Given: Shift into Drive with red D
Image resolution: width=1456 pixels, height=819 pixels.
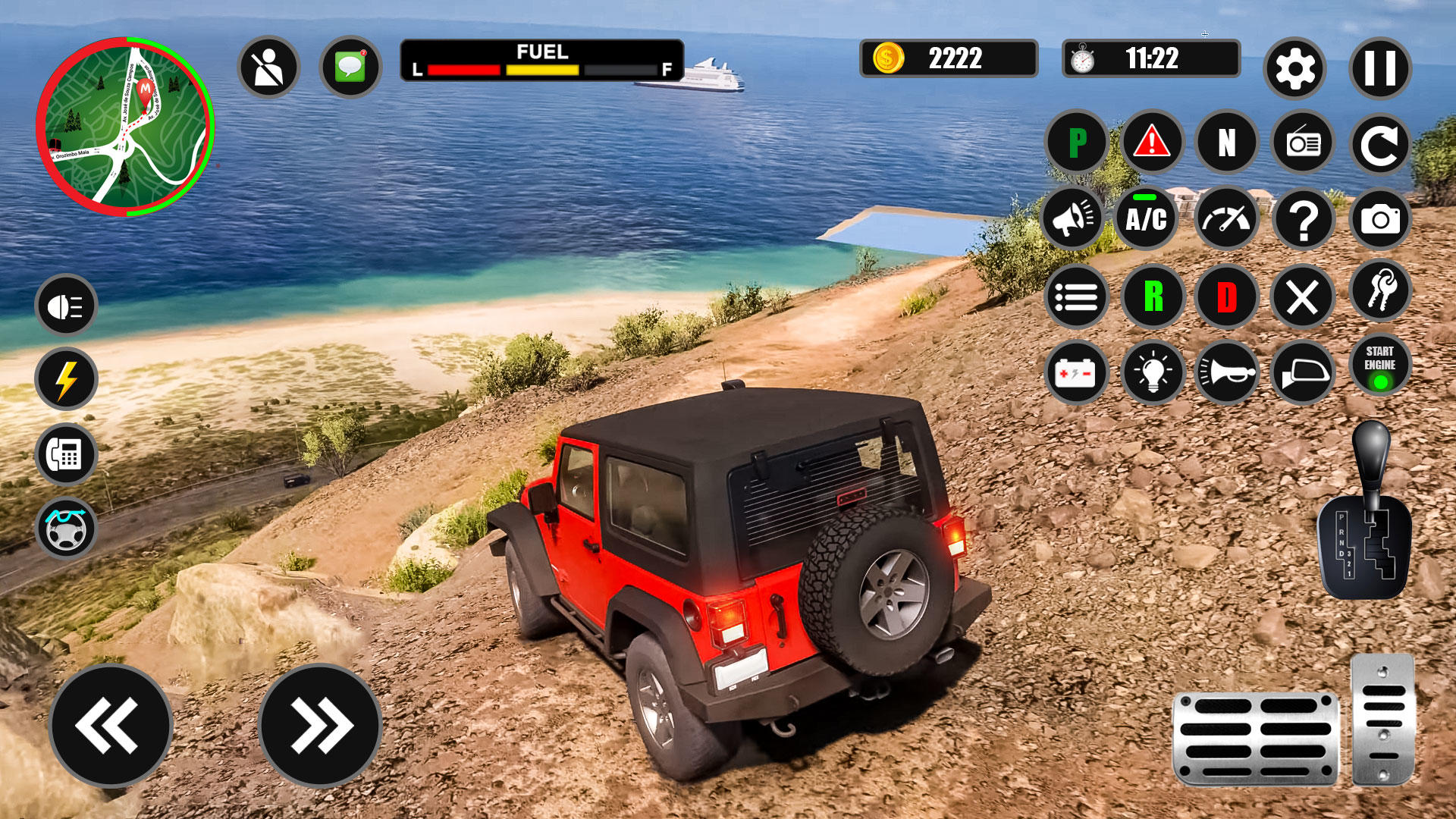Looking at the screenshot, I should tap(1227, 297).
